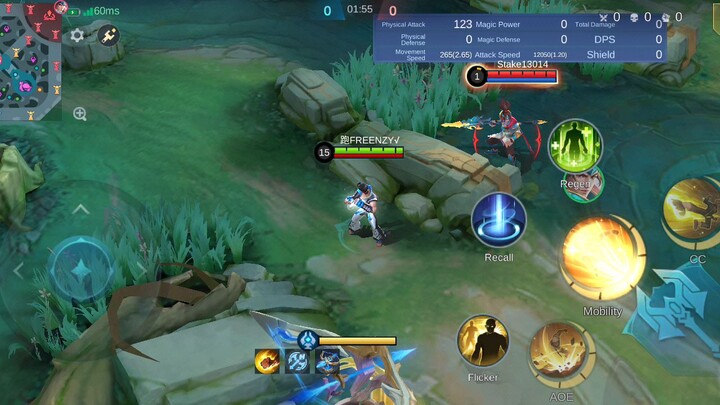Hit the basic attack button
Screen dimensions: 720x405
click(x=681, y=312)
